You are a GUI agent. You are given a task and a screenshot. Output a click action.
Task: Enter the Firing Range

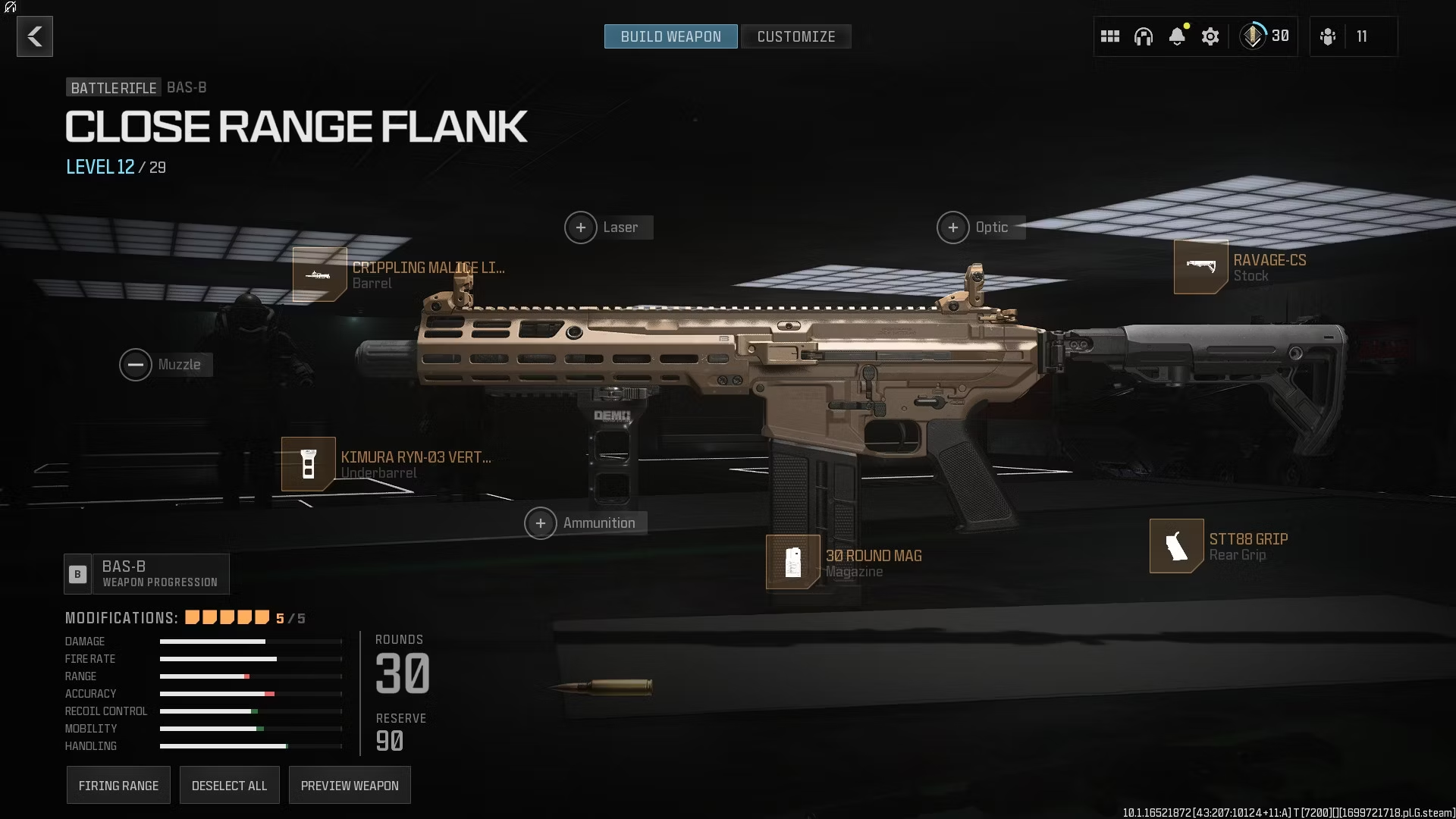click(x=118, y=786)
